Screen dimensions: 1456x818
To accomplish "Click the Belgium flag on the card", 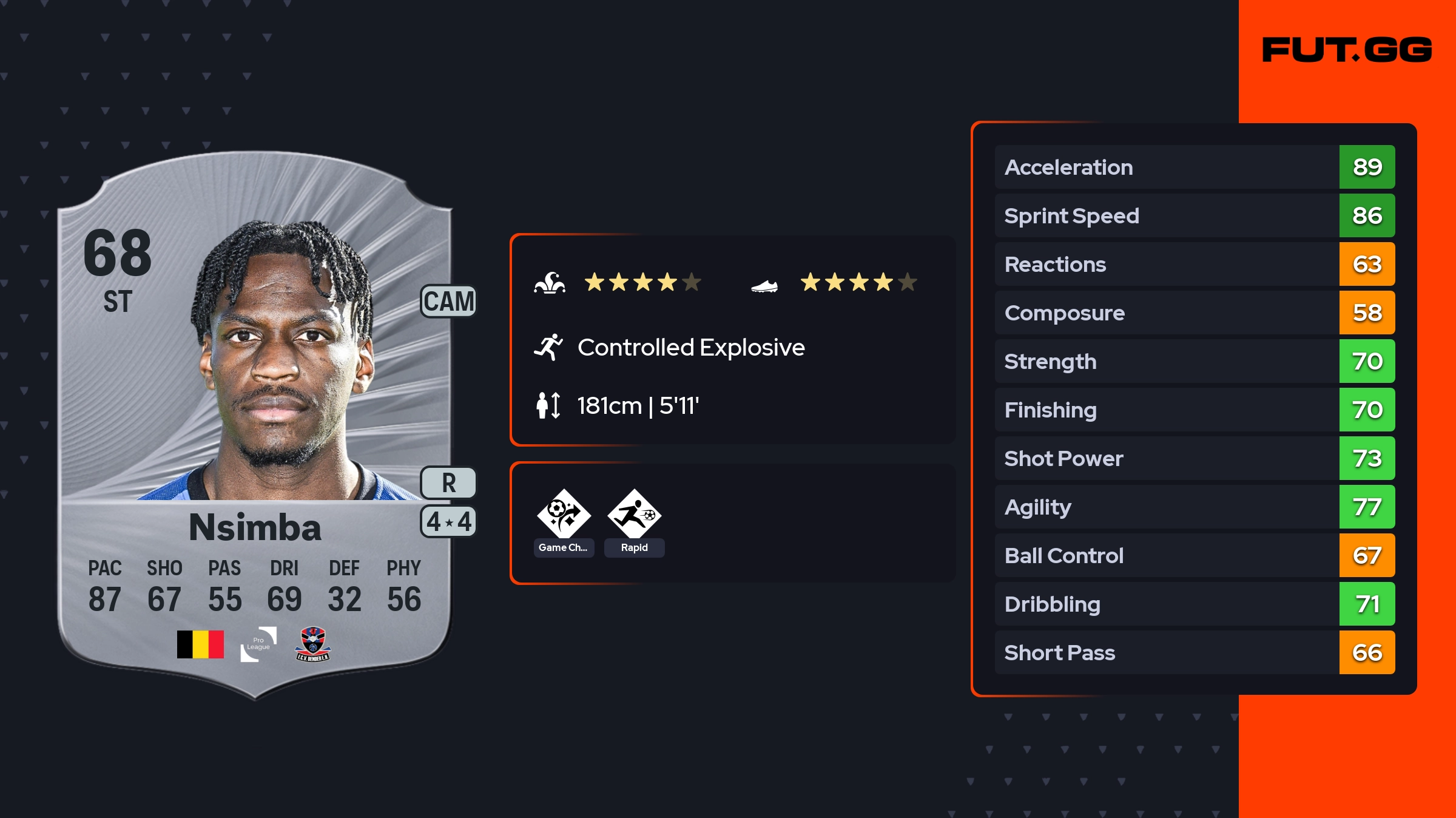I will click(x=200, y=644).
